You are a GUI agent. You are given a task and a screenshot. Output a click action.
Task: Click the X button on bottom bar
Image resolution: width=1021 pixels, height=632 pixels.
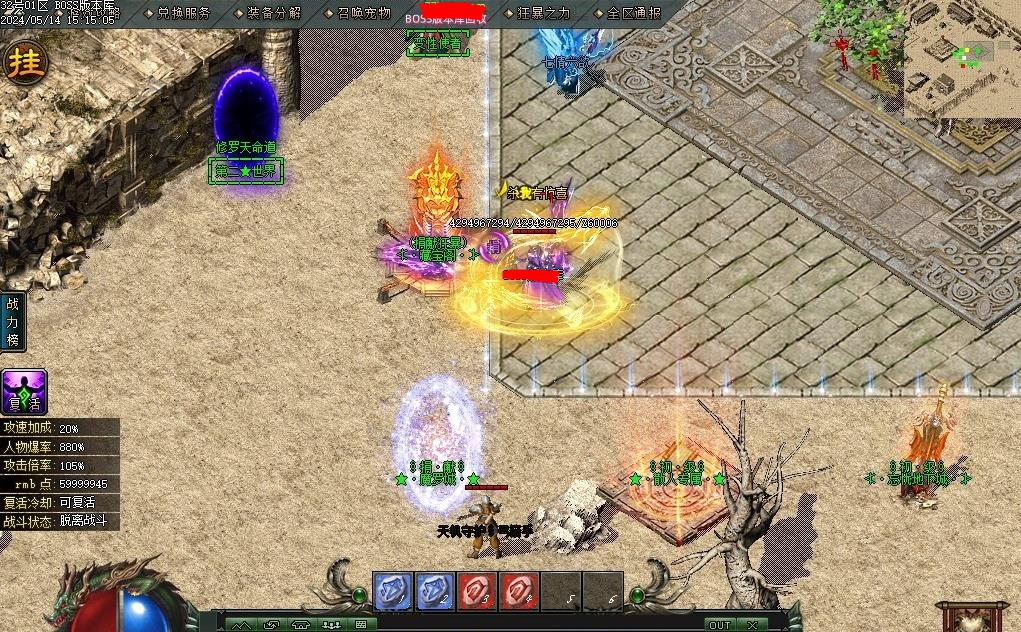click(751, 624)
